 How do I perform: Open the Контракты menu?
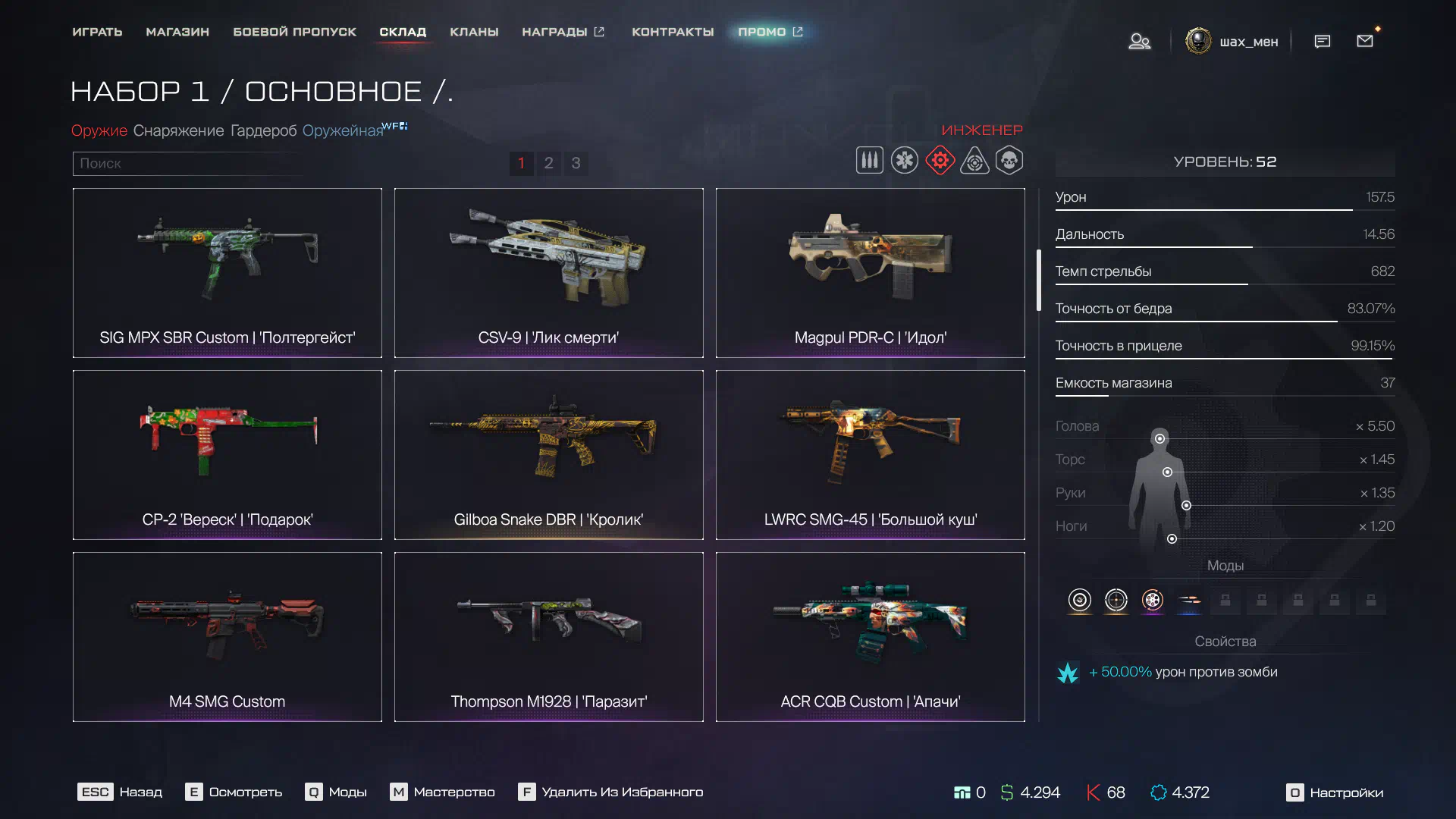click(673, 32)
